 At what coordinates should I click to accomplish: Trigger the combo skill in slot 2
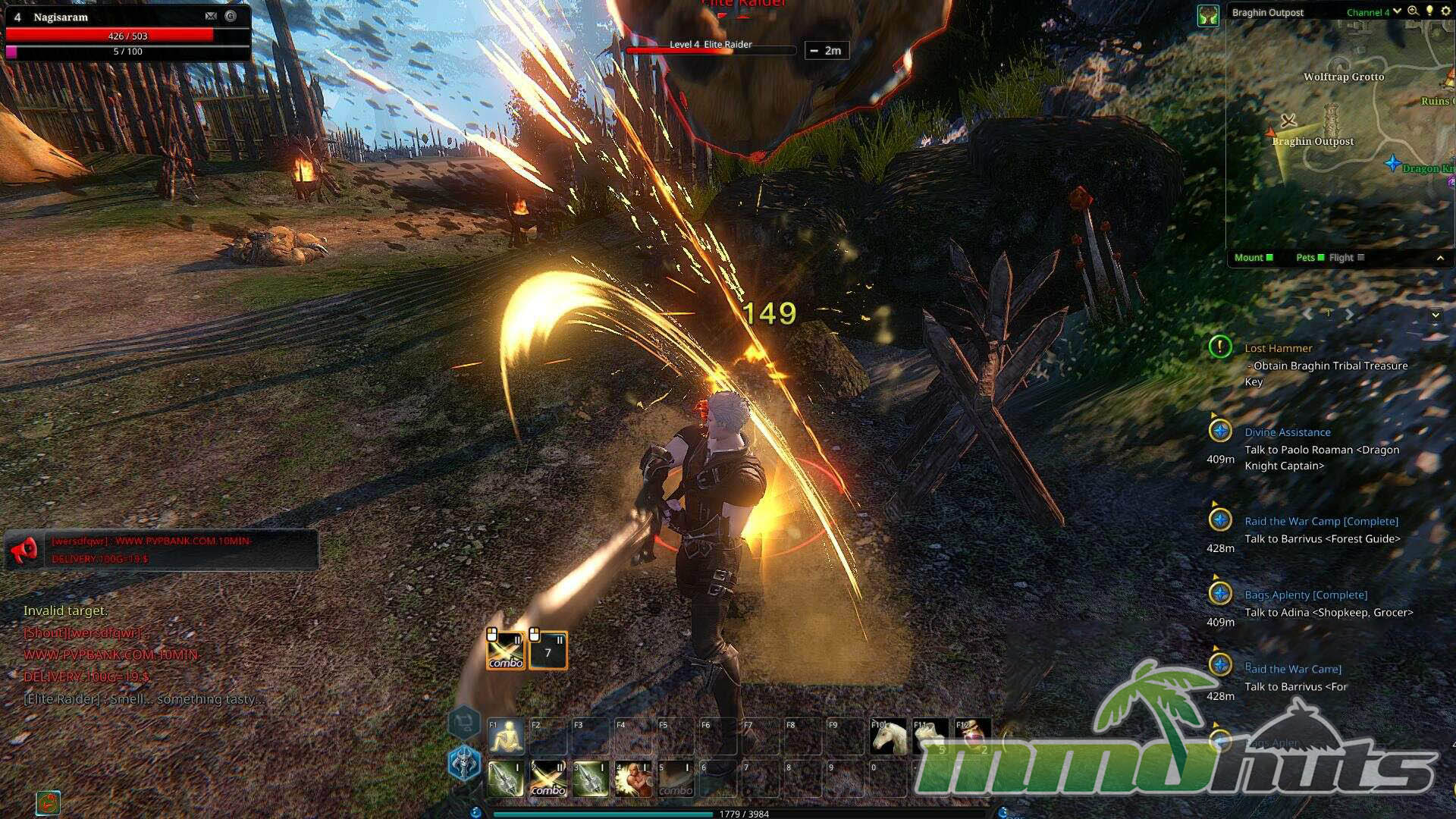tap(548, 780)
